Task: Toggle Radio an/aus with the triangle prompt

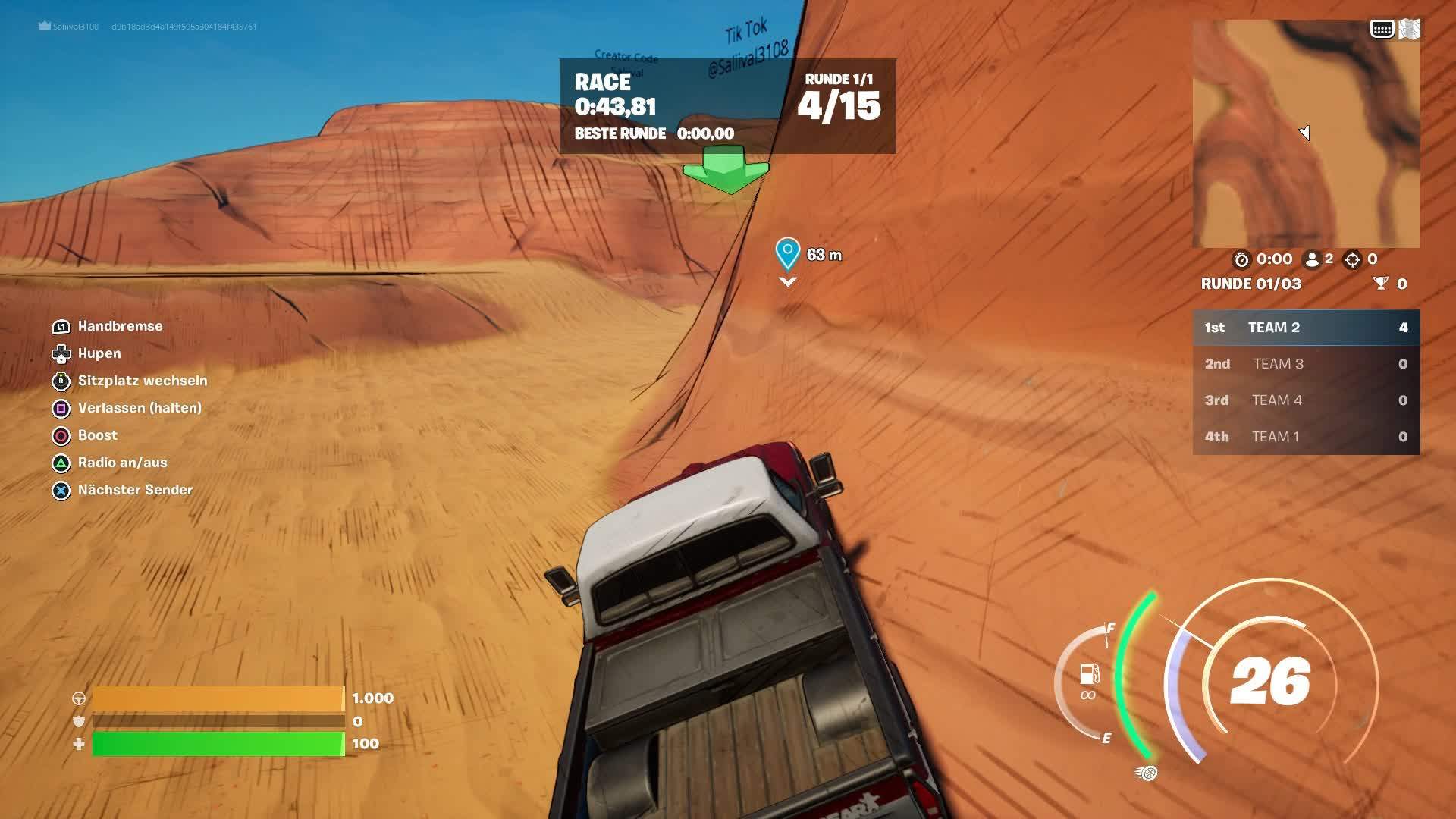Action: point(60,463)
